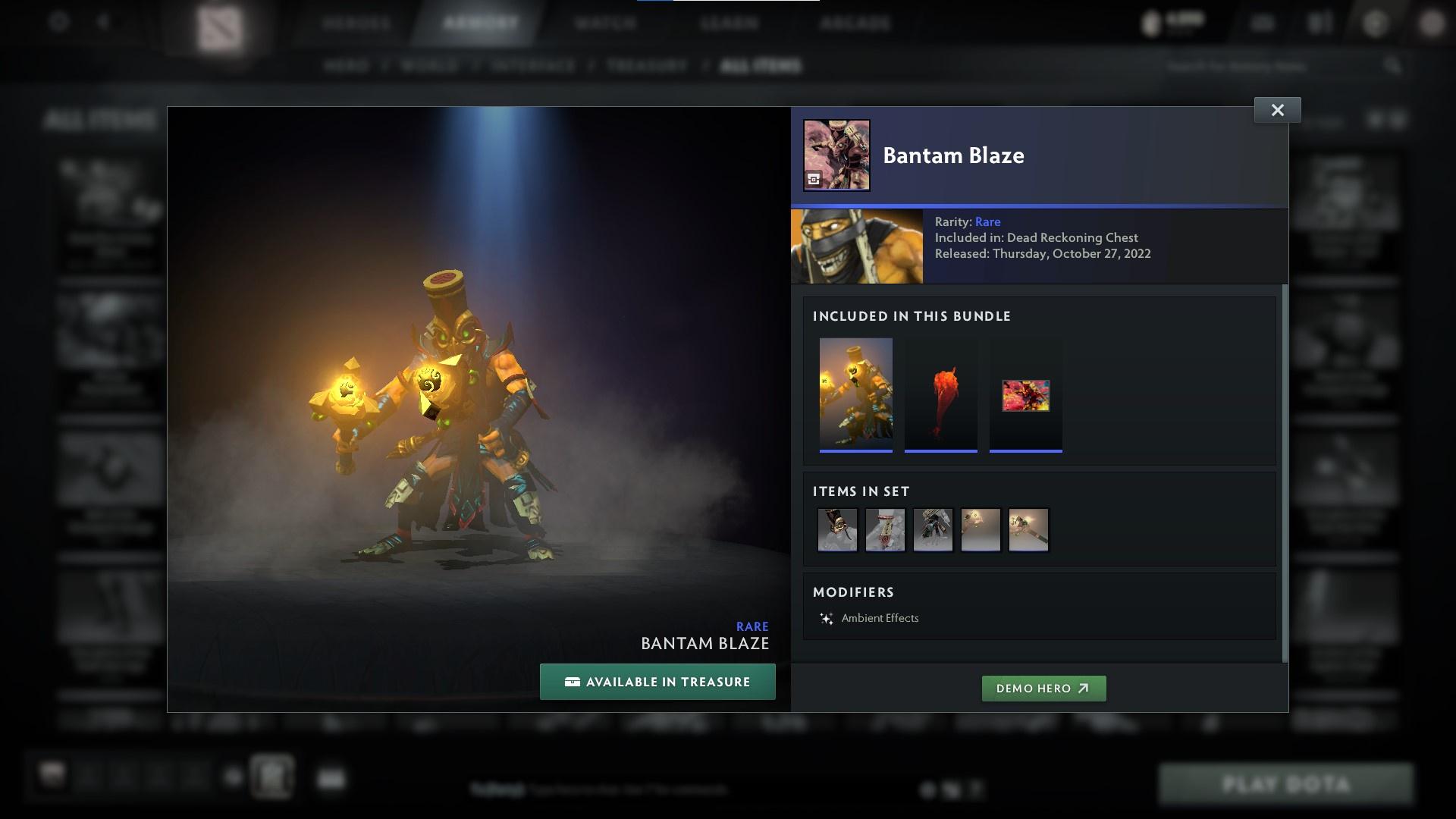Click the preview icon on the Bantam Blaze thumbnail
1456x819 pixels.
814,179
